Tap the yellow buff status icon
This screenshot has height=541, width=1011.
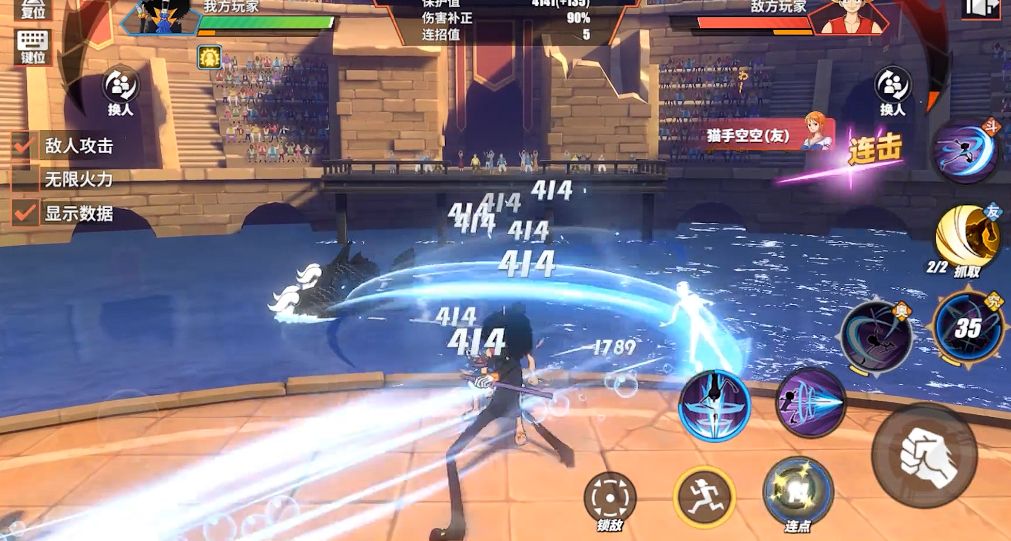[x=209, y=57]
